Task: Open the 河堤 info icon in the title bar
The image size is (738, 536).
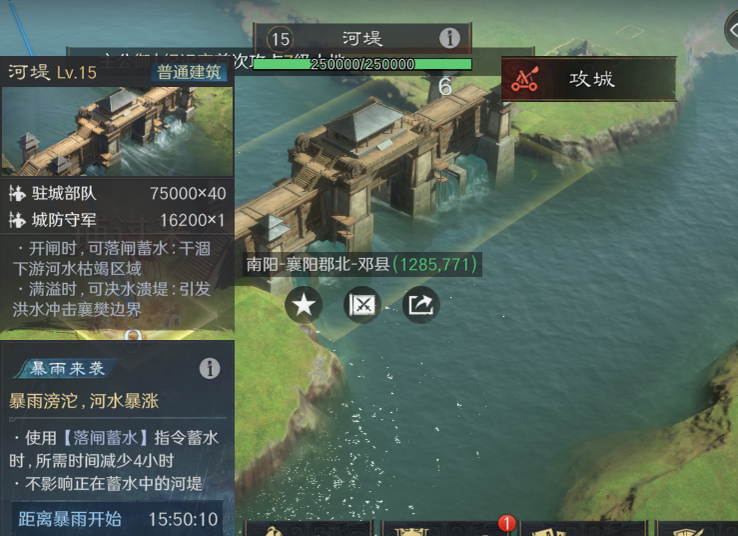Action: pos(450,39)
